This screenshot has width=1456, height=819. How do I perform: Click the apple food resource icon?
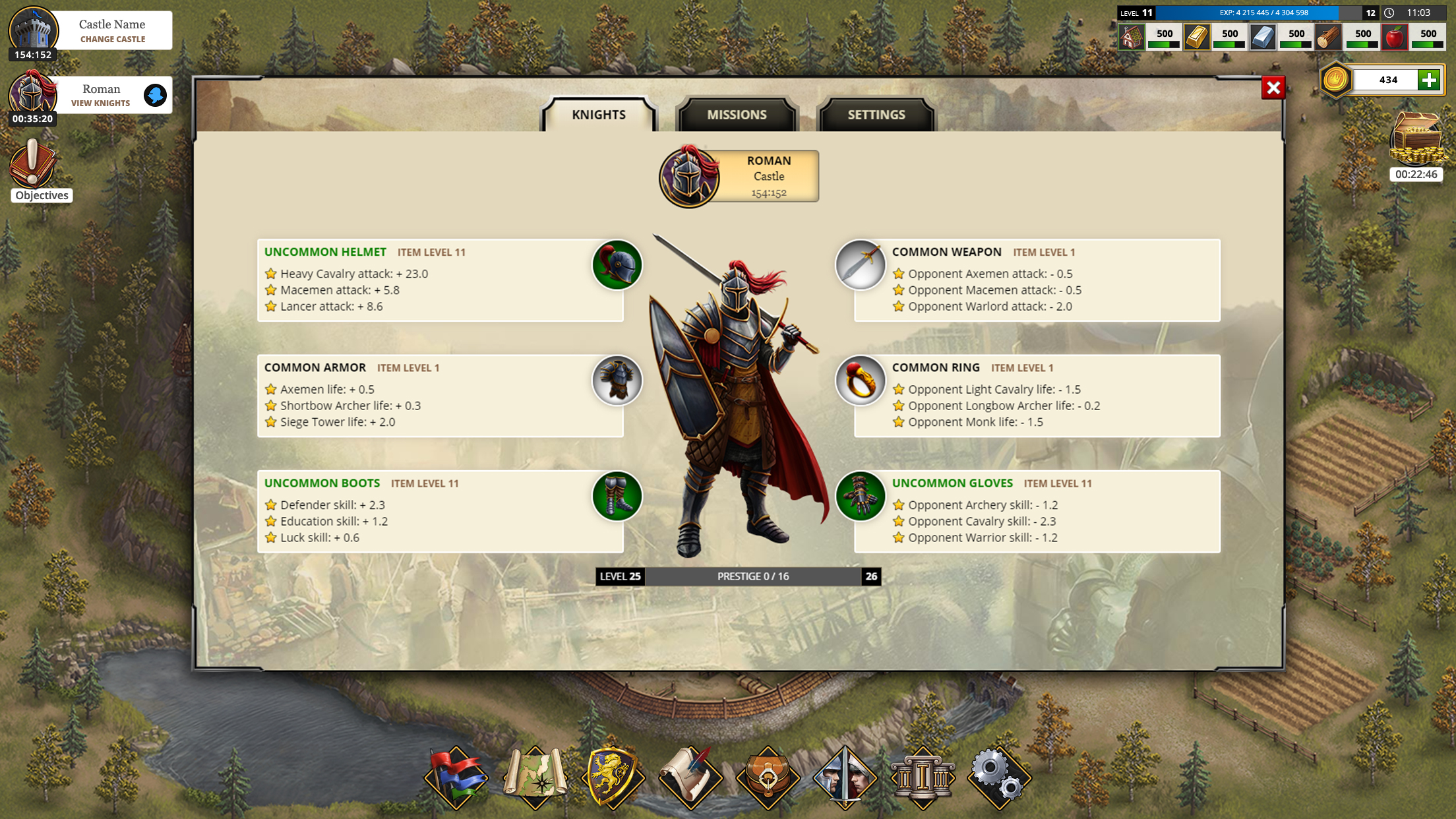tap(1396, 36)
